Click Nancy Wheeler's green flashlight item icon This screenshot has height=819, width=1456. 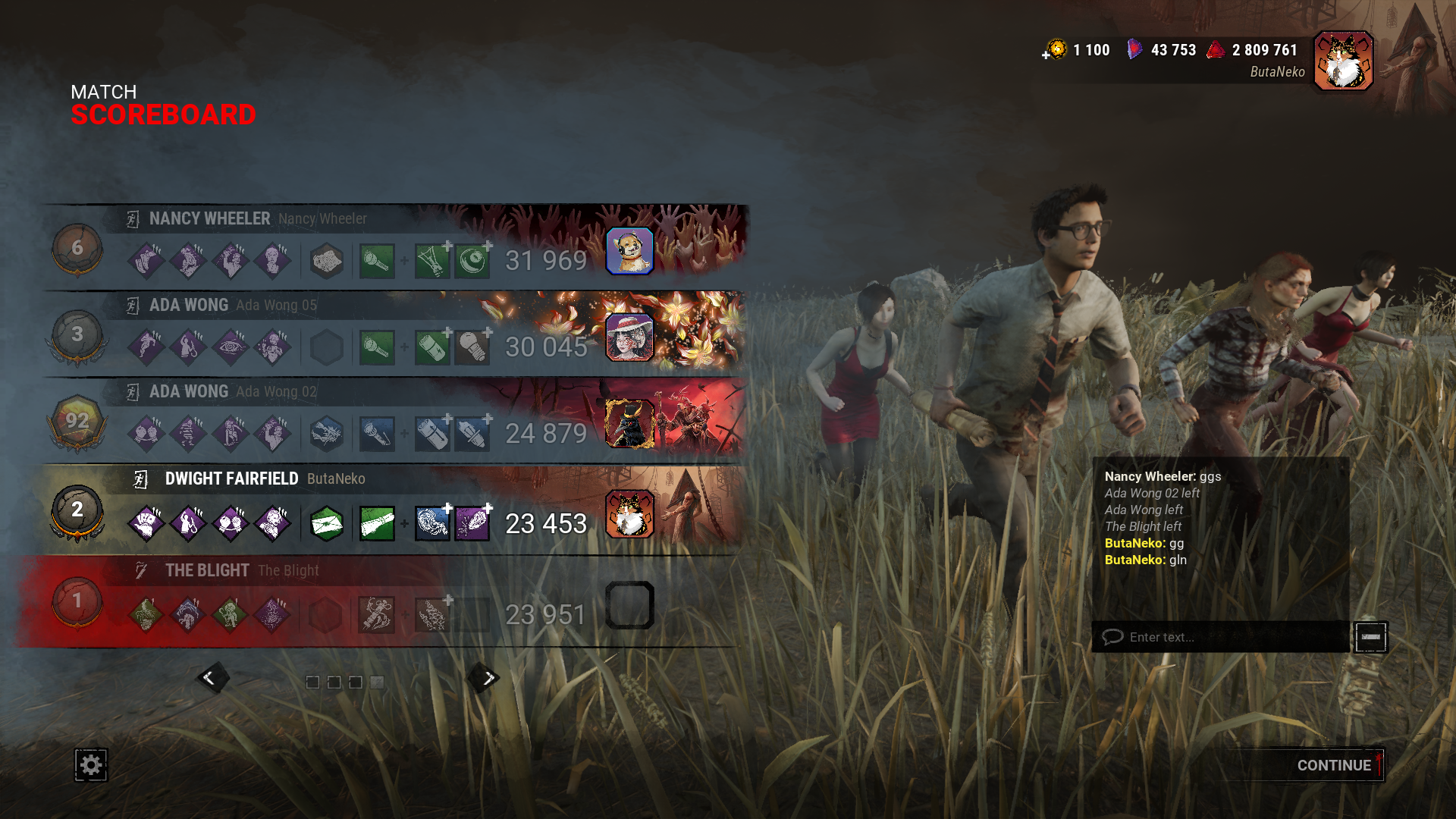(x=377, y=262)
